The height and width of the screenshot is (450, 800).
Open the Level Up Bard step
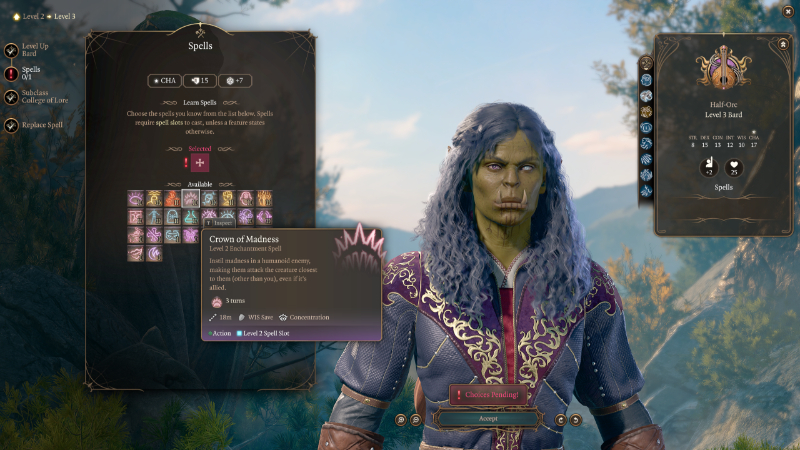10,50
